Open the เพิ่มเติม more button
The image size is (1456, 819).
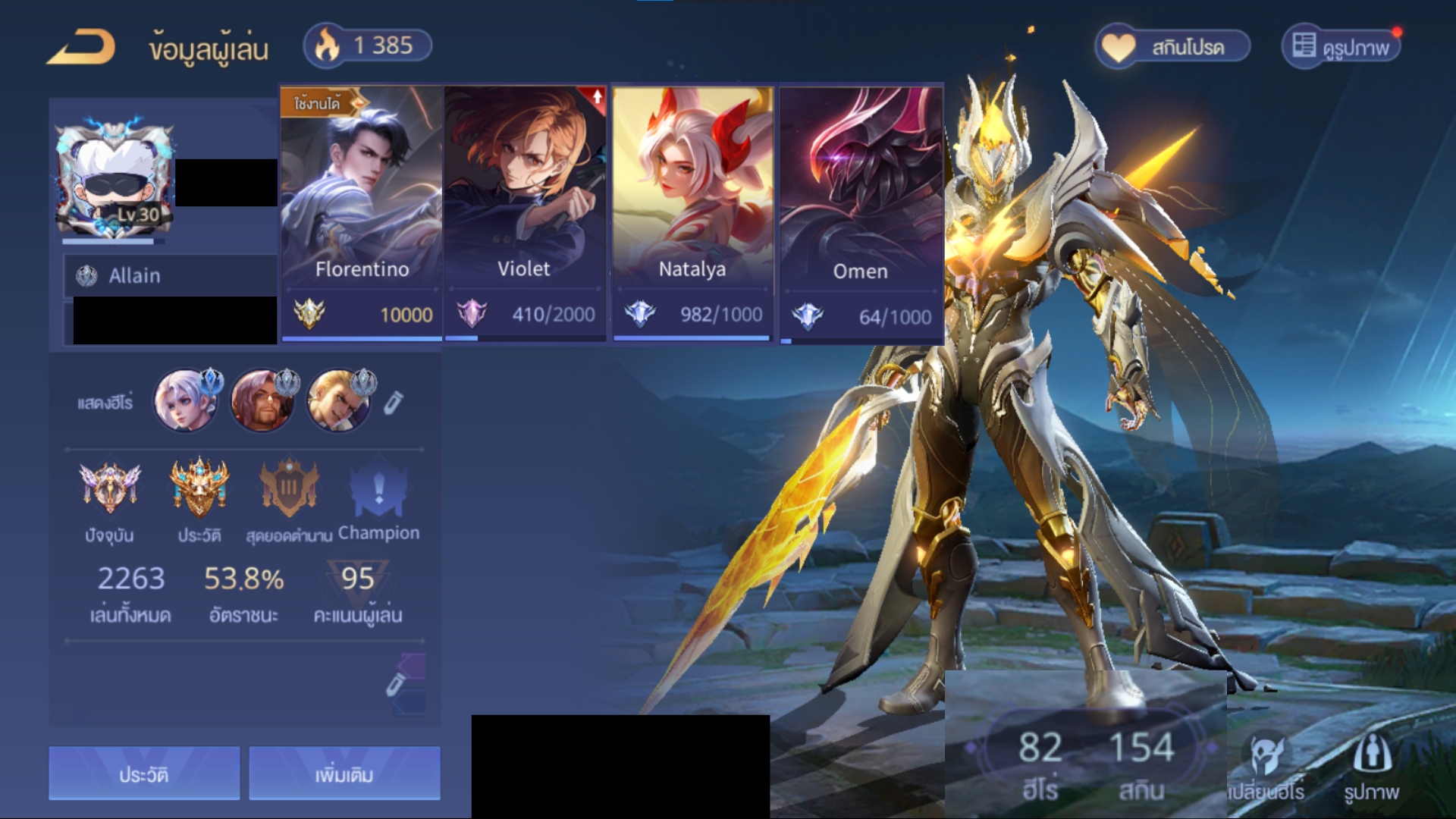pyautogui.click(x=344, y=773)
